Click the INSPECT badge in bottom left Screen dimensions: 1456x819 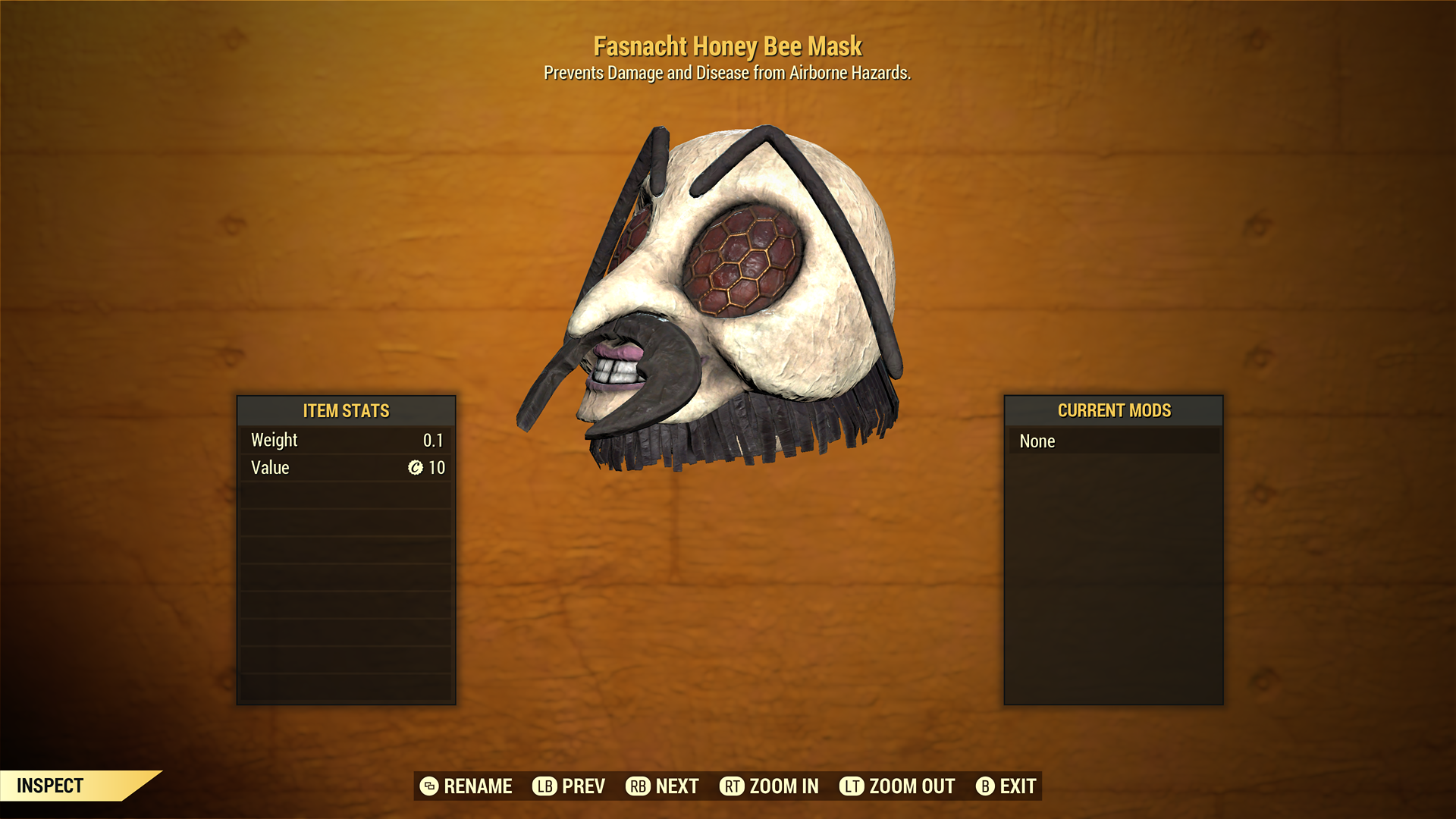coord(49,786)
